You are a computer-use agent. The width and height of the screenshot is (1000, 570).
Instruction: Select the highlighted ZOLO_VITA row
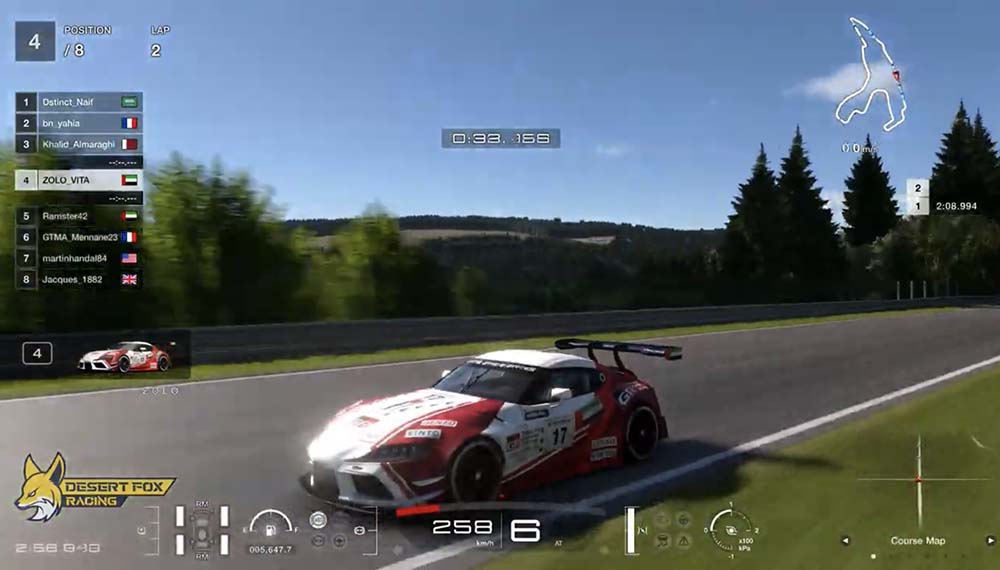(x=79, y=180)
